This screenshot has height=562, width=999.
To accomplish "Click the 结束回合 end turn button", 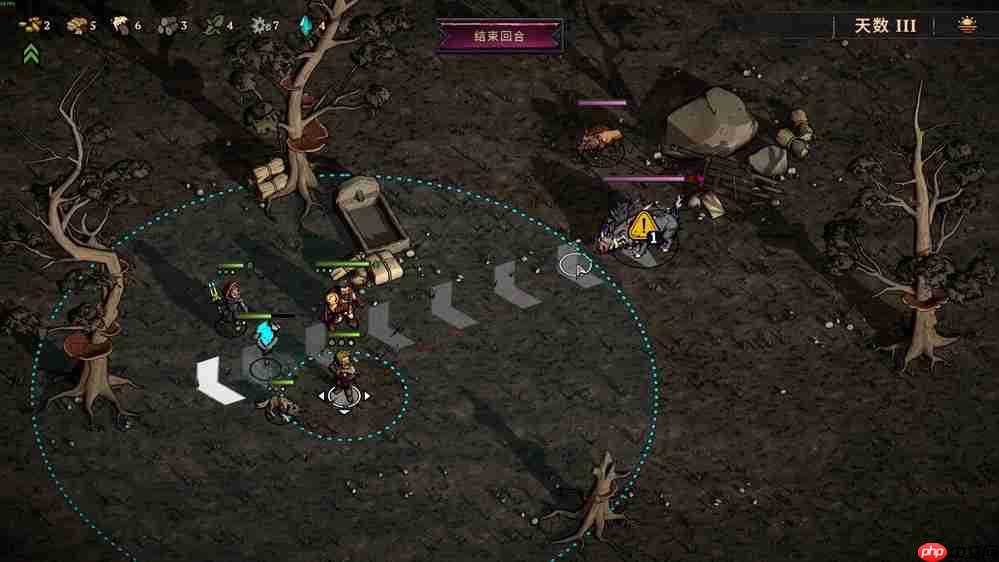I will [499, 37].
